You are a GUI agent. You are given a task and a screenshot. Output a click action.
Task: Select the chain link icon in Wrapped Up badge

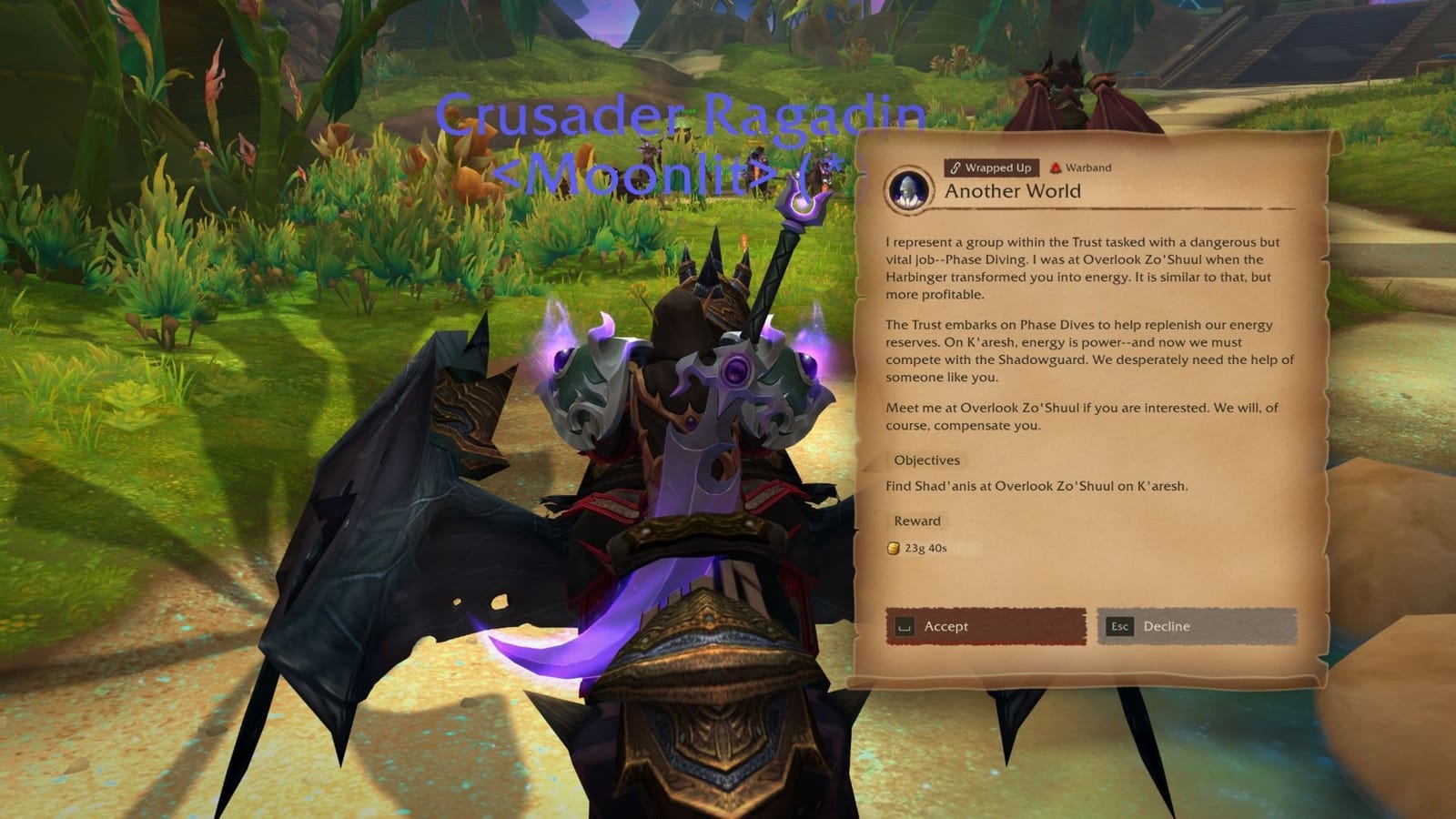point(954,167)
